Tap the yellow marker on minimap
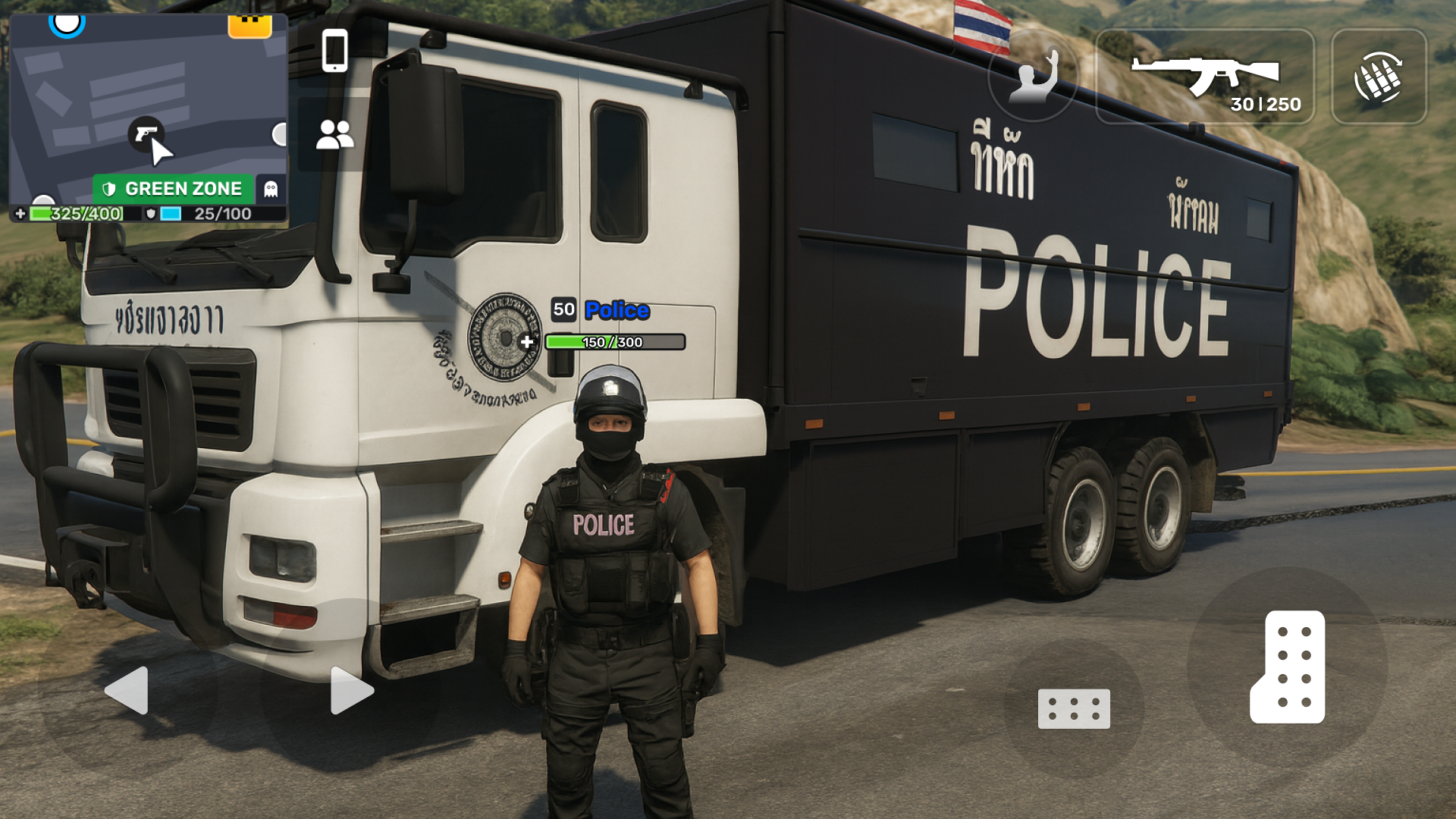 tap(249, 26)
